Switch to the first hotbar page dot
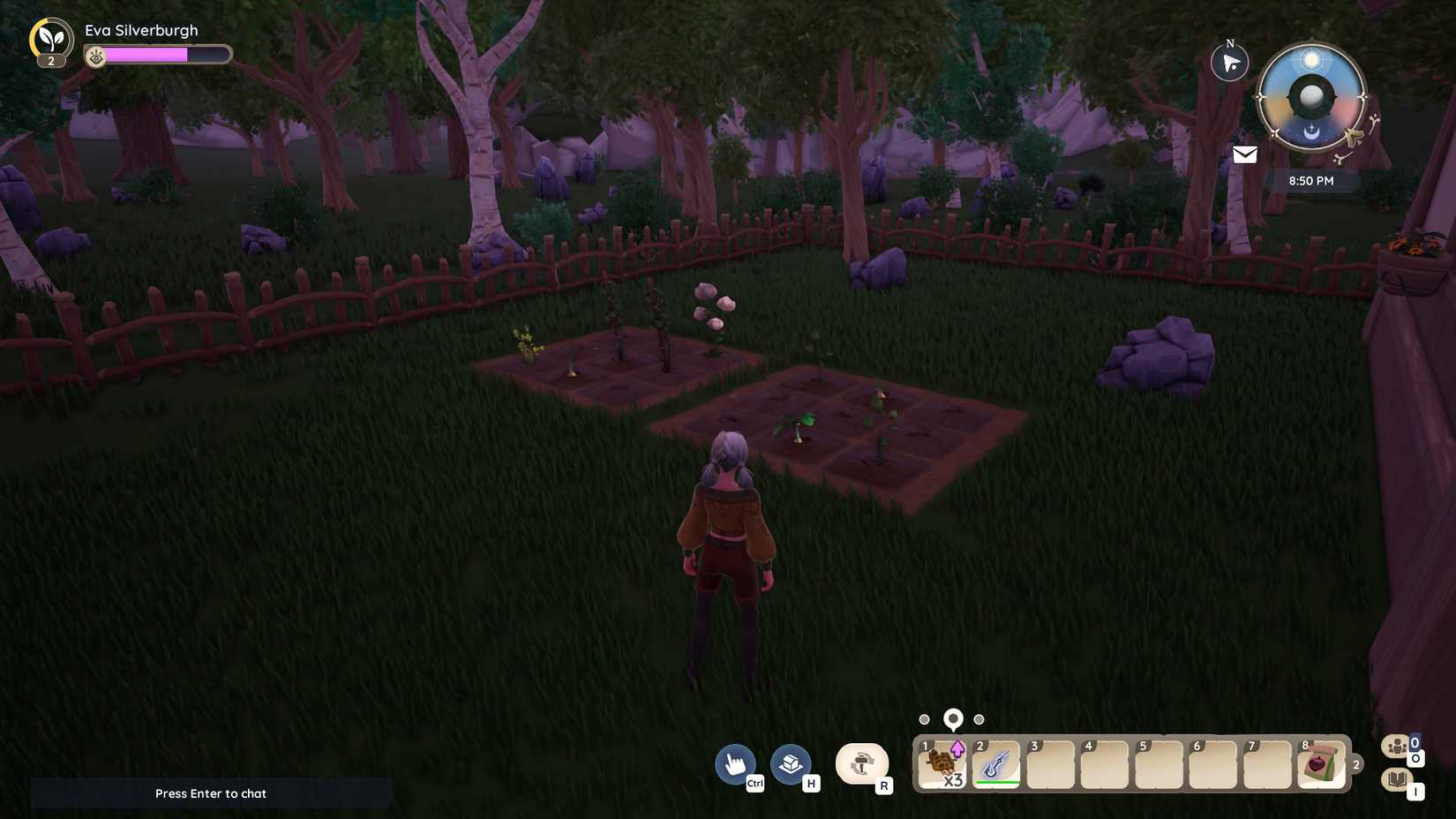 click(x=924, y=719)
